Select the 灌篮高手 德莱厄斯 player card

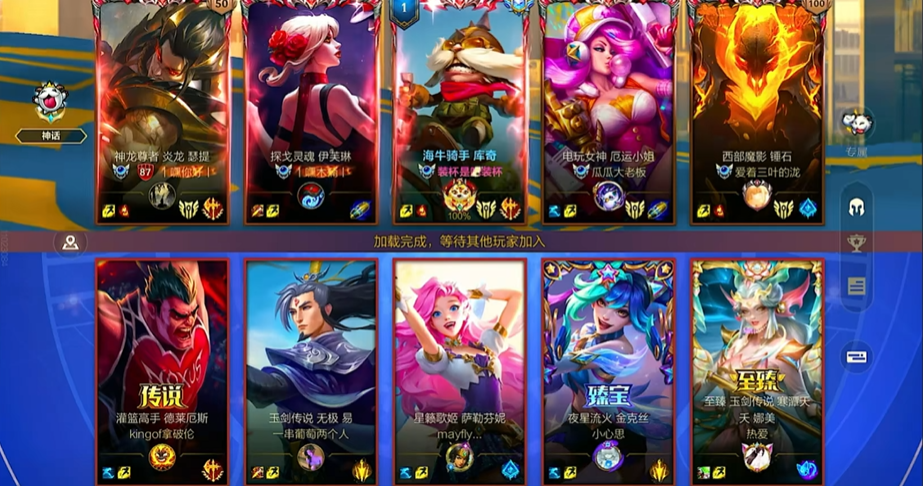click(162, 370)
